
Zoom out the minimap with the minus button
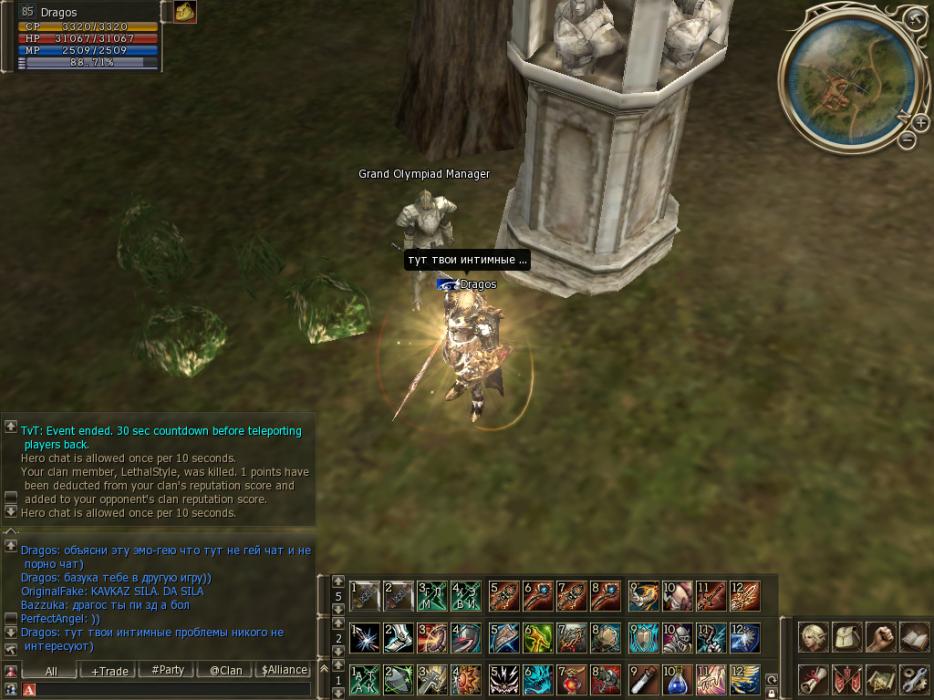pos(907,140)
